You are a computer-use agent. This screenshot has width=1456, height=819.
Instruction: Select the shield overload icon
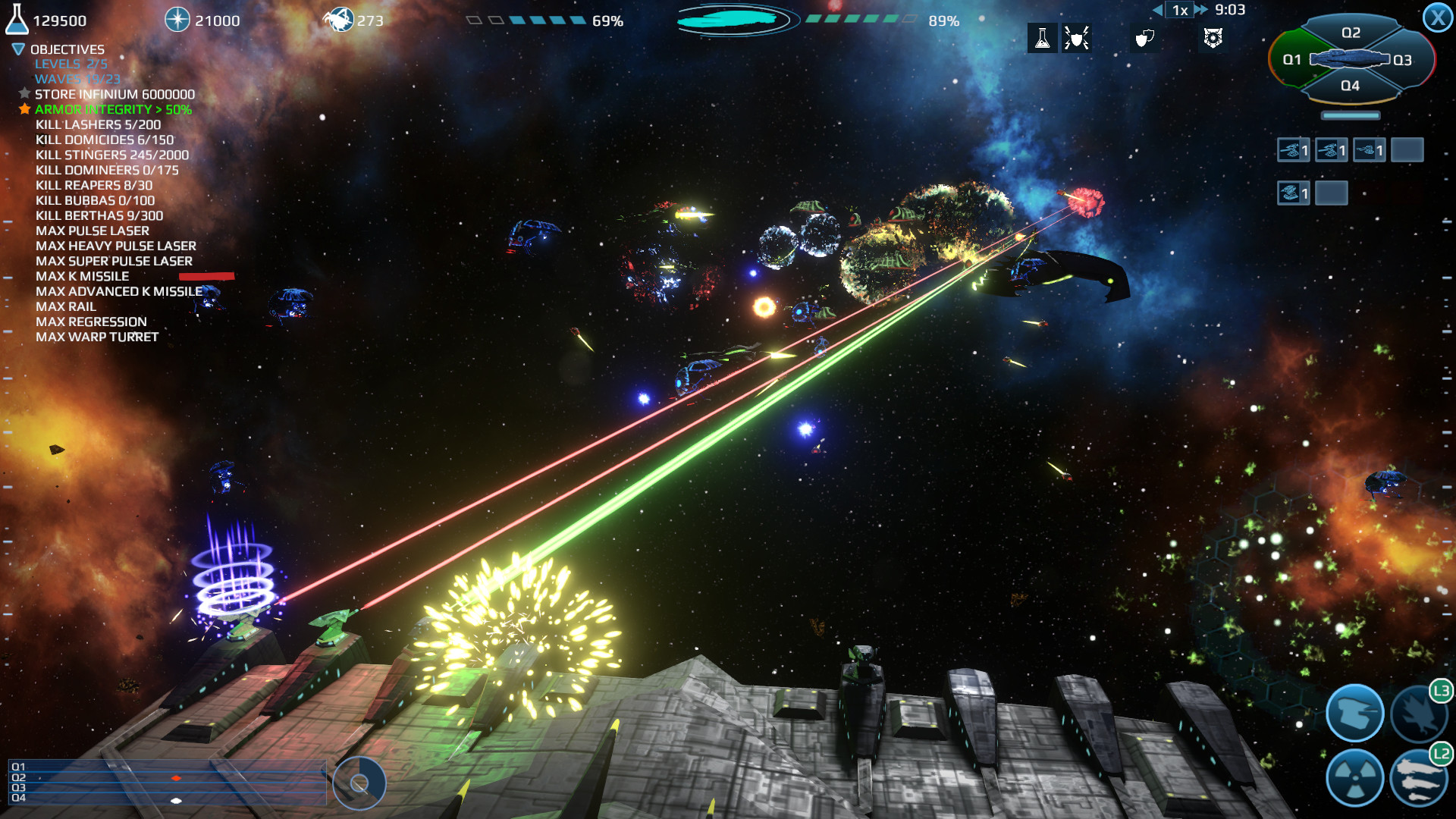[1078, 39]
